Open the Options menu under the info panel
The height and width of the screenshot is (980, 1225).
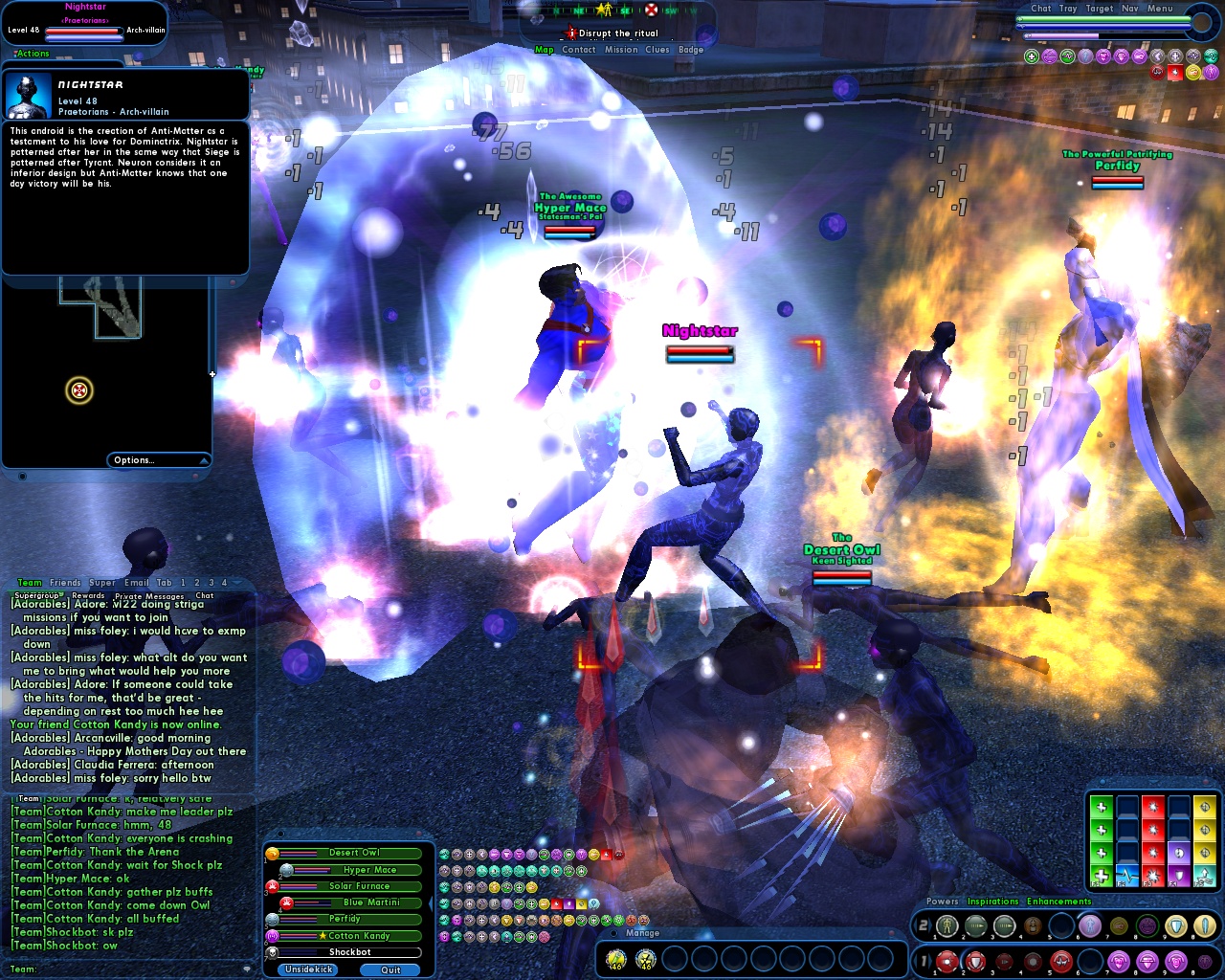click(134, 460)
